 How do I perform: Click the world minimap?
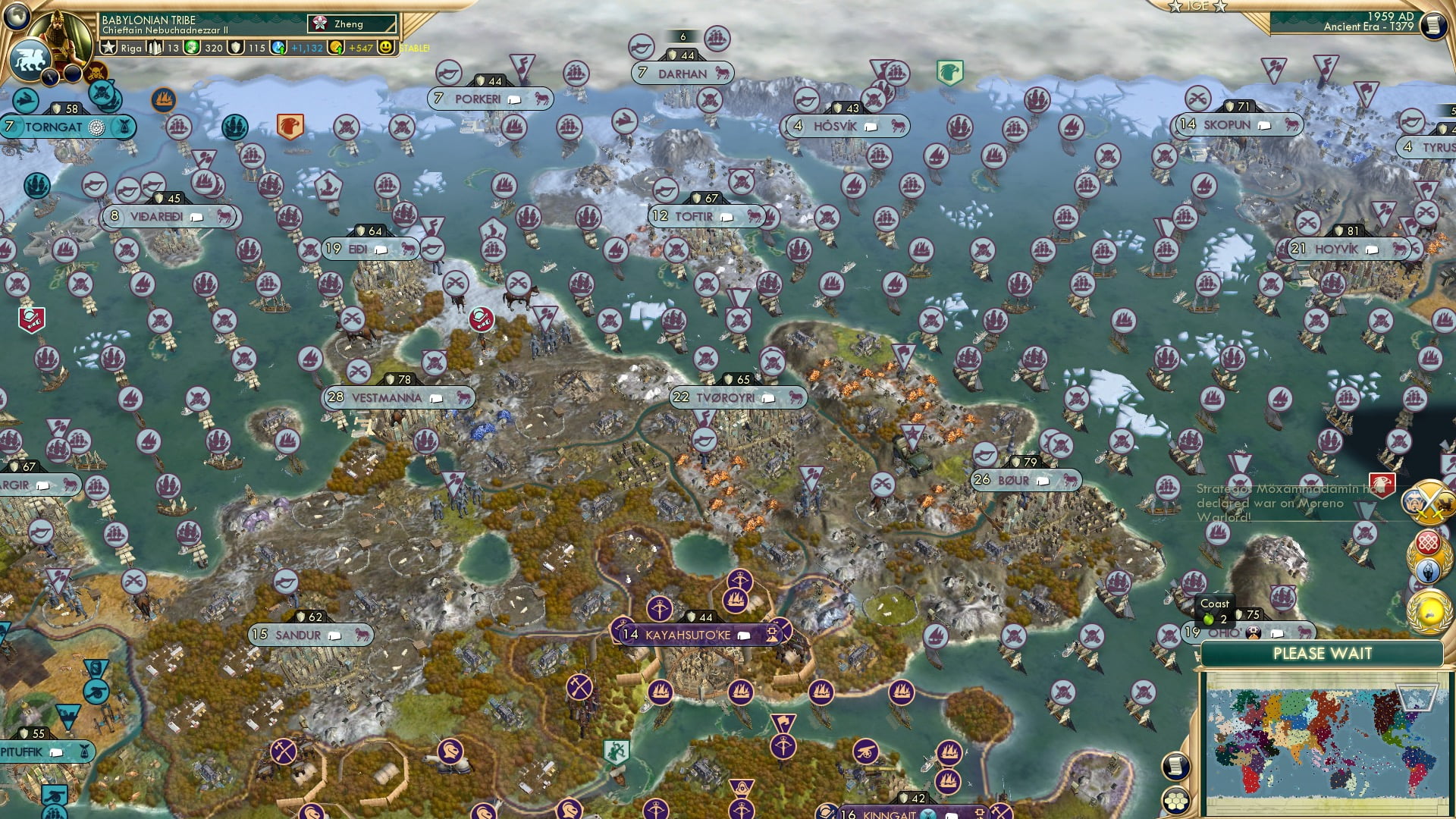click(1324, 745)
